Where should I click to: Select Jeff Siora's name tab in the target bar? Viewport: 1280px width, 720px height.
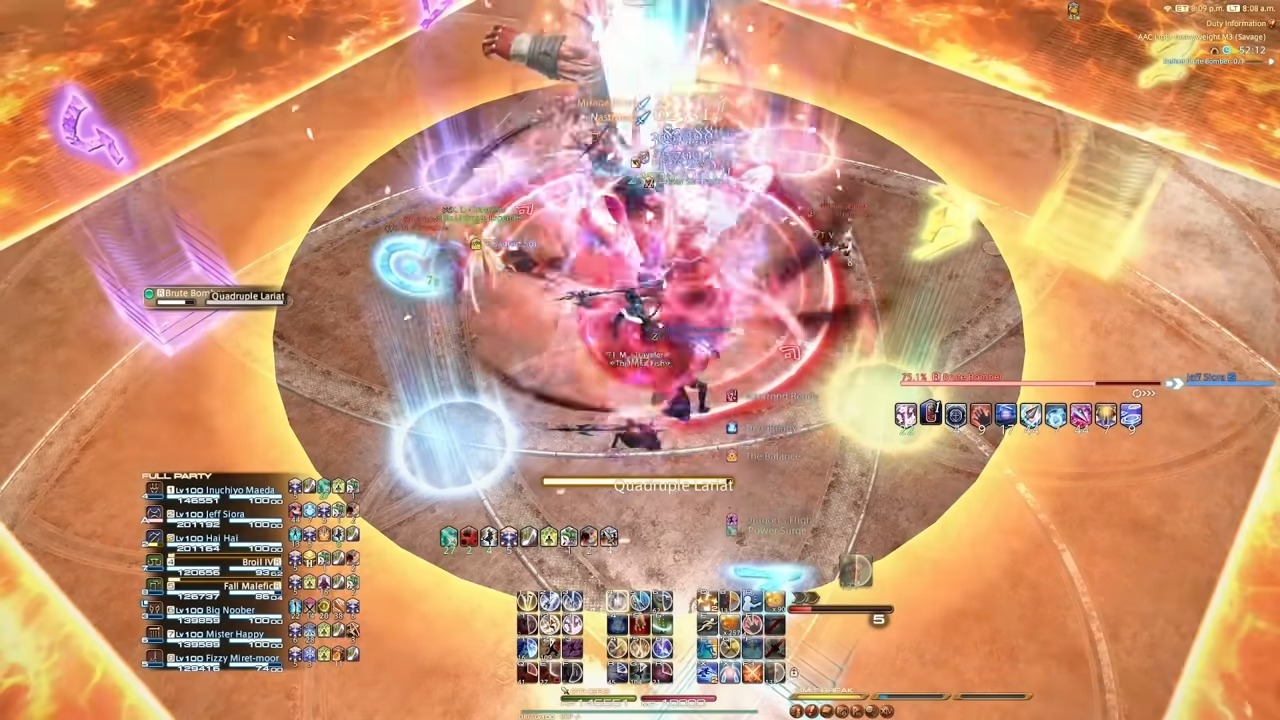pos(1207,377)
